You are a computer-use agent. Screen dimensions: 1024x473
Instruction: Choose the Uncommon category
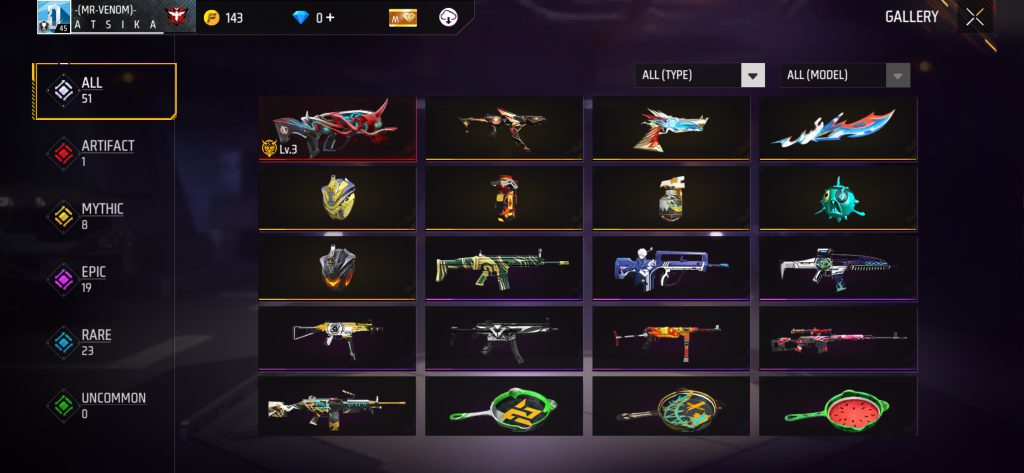click(104, 405)
